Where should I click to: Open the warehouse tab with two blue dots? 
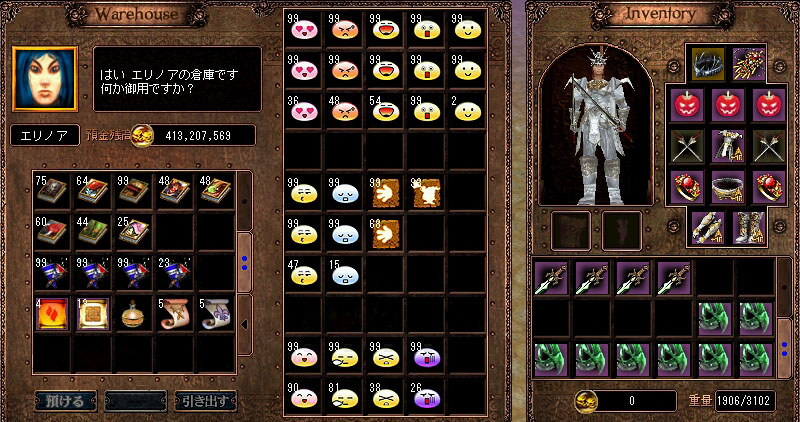click(247, 264)
